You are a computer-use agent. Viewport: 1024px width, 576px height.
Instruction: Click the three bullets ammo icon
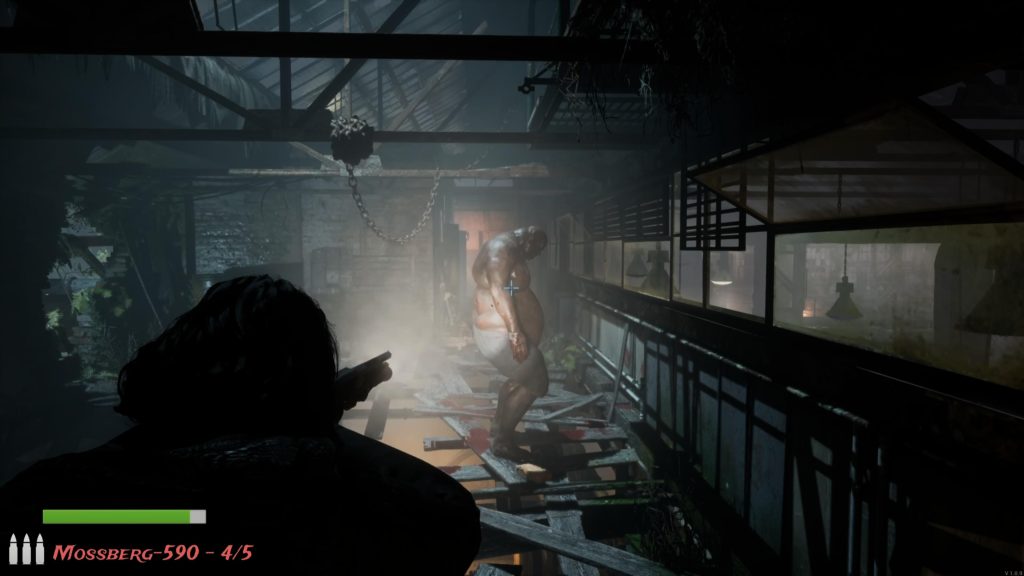(27, 549)
